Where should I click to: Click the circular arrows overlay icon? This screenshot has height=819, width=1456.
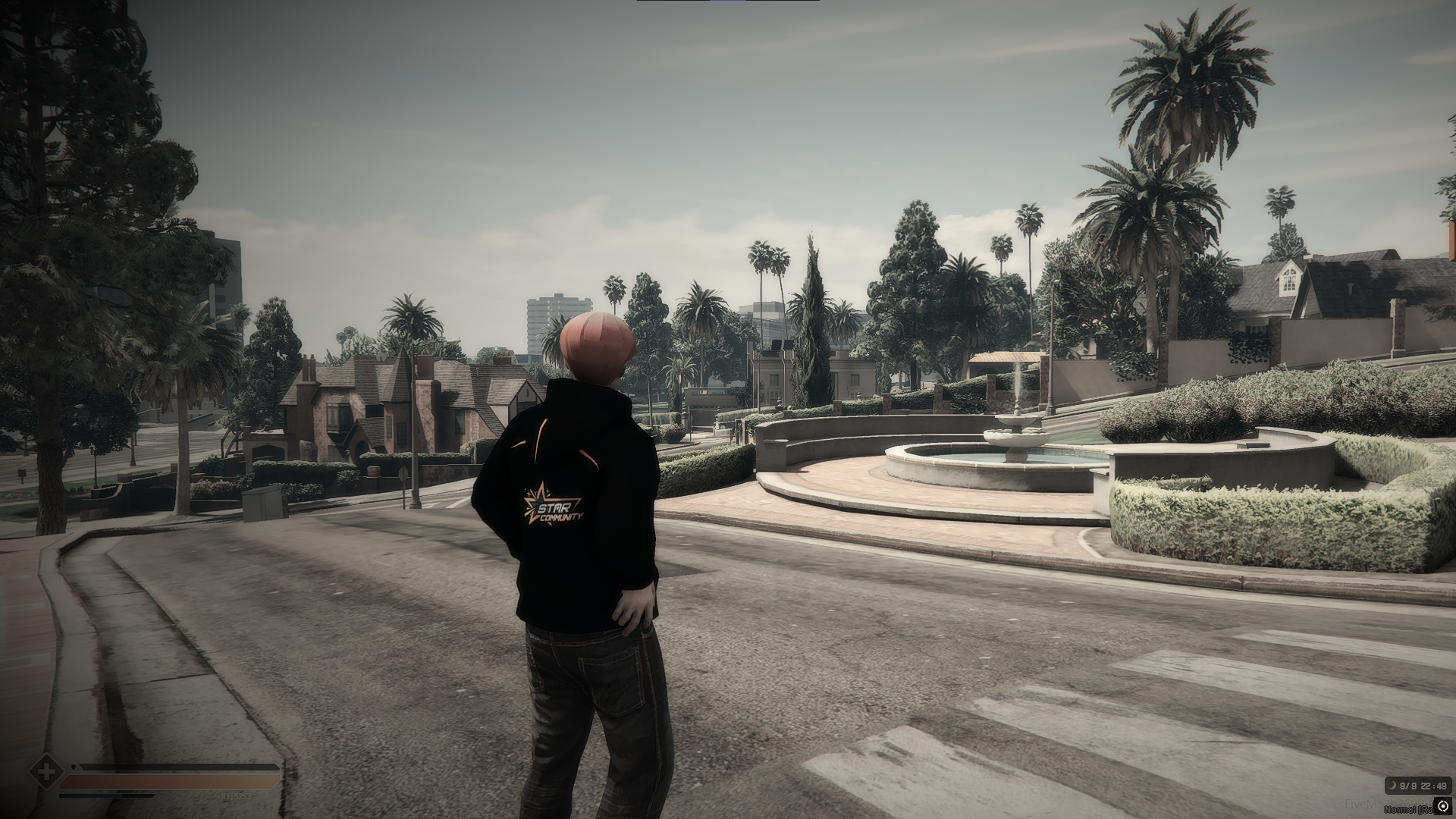pos(1443,806)
